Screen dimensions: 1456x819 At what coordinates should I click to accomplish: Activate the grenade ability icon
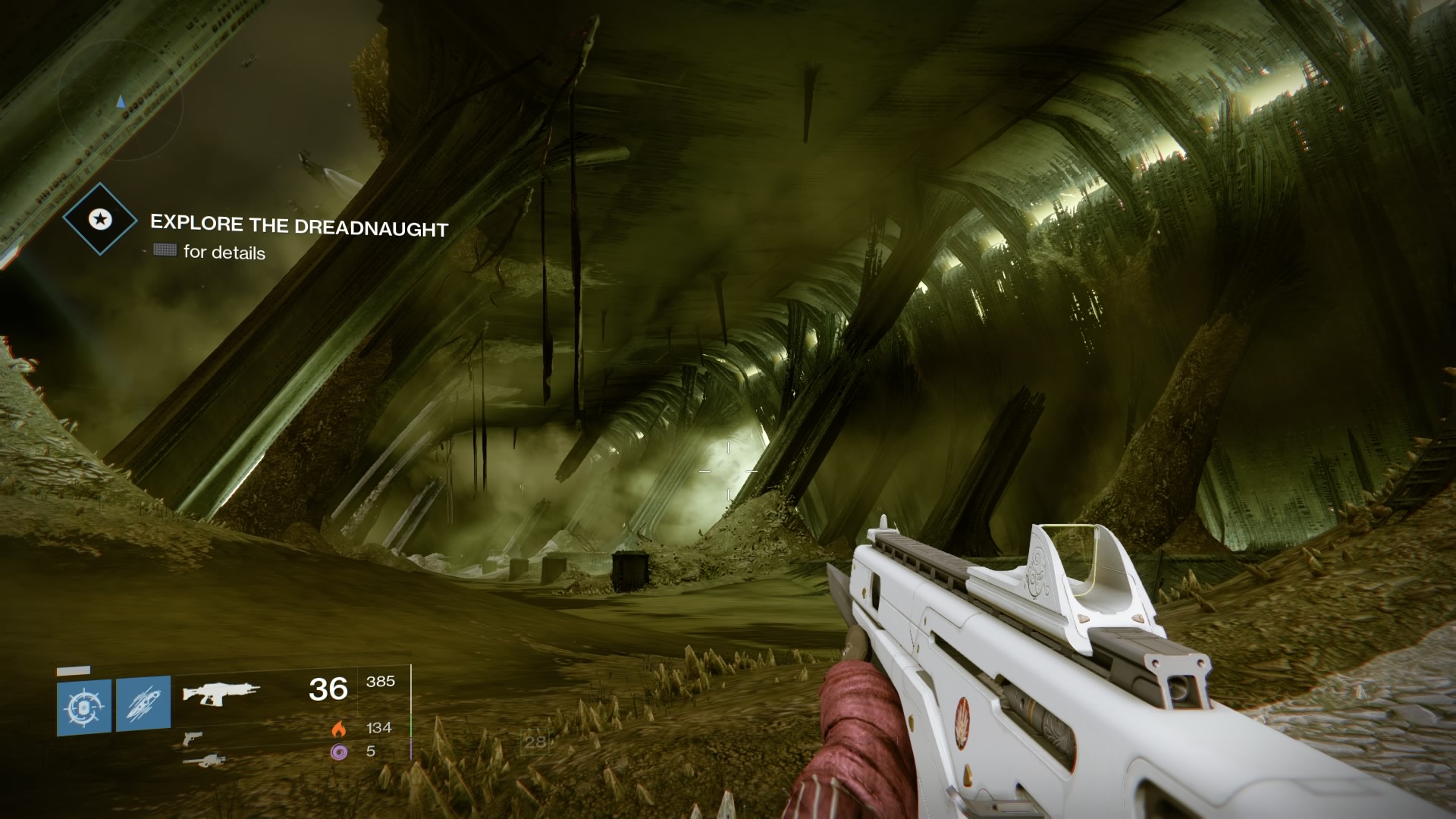pos(84,708)
